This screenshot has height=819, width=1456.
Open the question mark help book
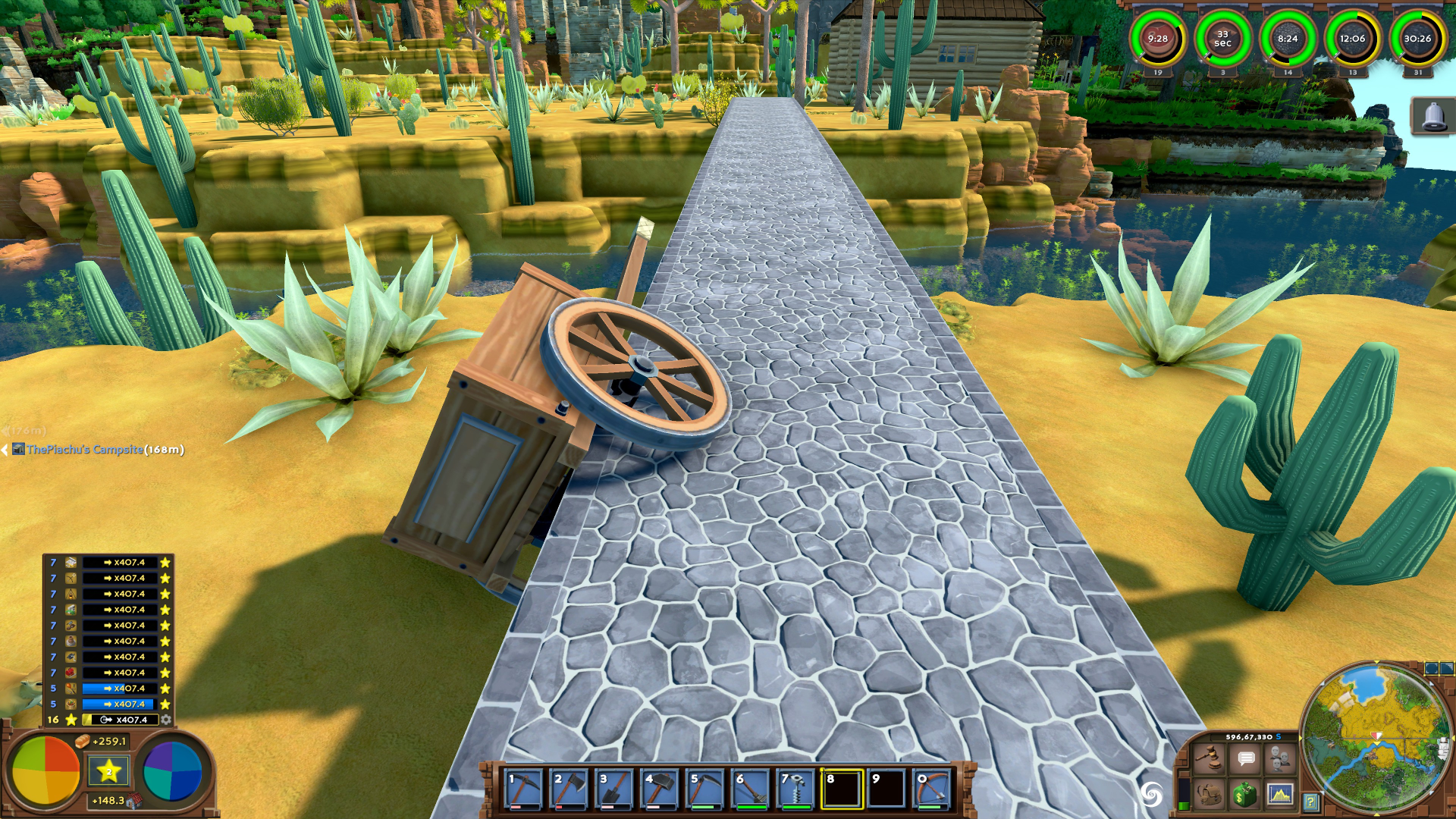click(x=1310, y=802)
